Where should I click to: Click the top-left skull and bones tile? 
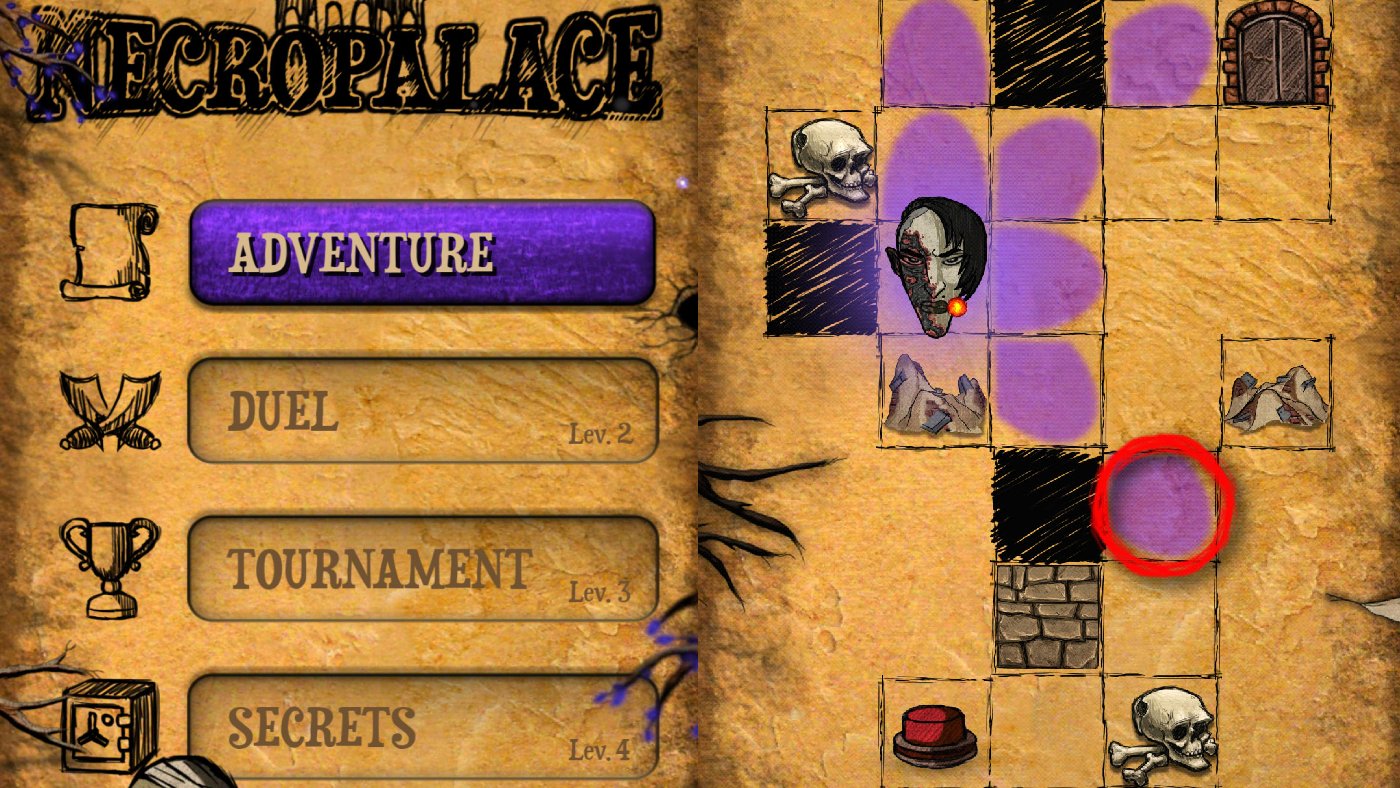point(823,165)
